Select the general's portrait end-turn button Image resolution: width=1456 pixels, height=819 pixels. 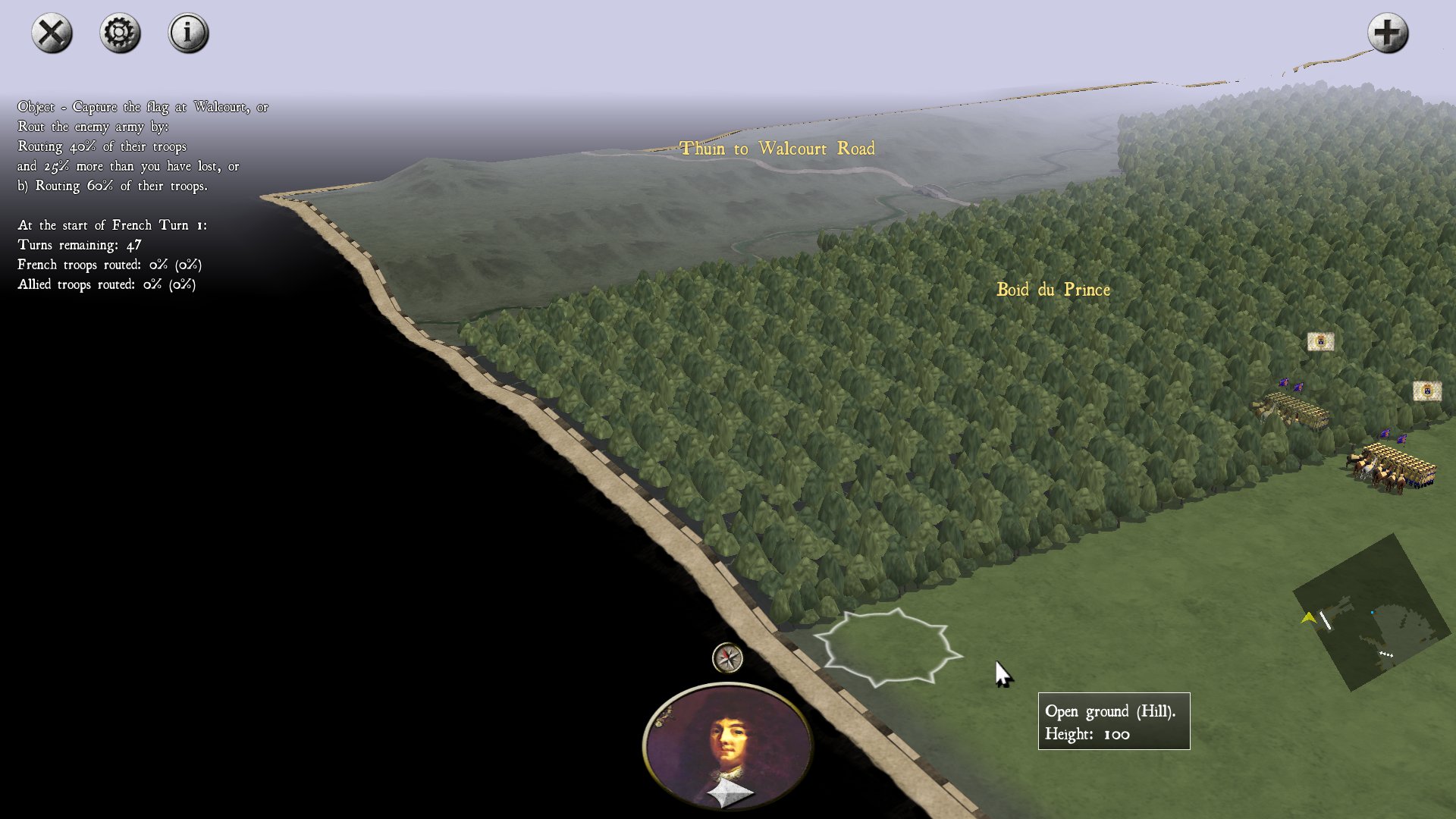point(728,747)
